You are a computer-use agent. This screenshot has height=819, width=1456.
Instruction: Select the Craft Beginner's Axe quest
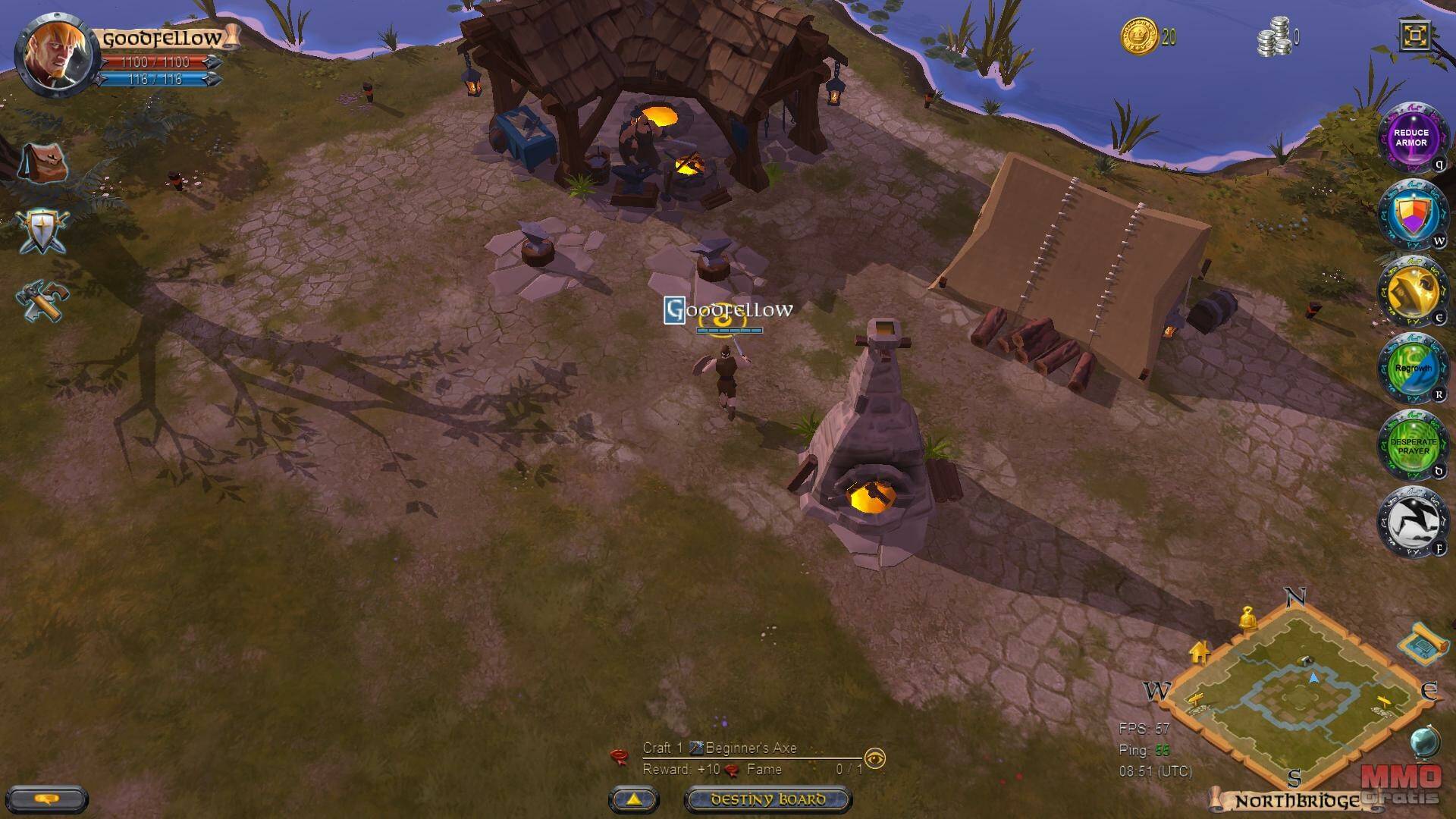pyautogui.click(x=720, y=748)
